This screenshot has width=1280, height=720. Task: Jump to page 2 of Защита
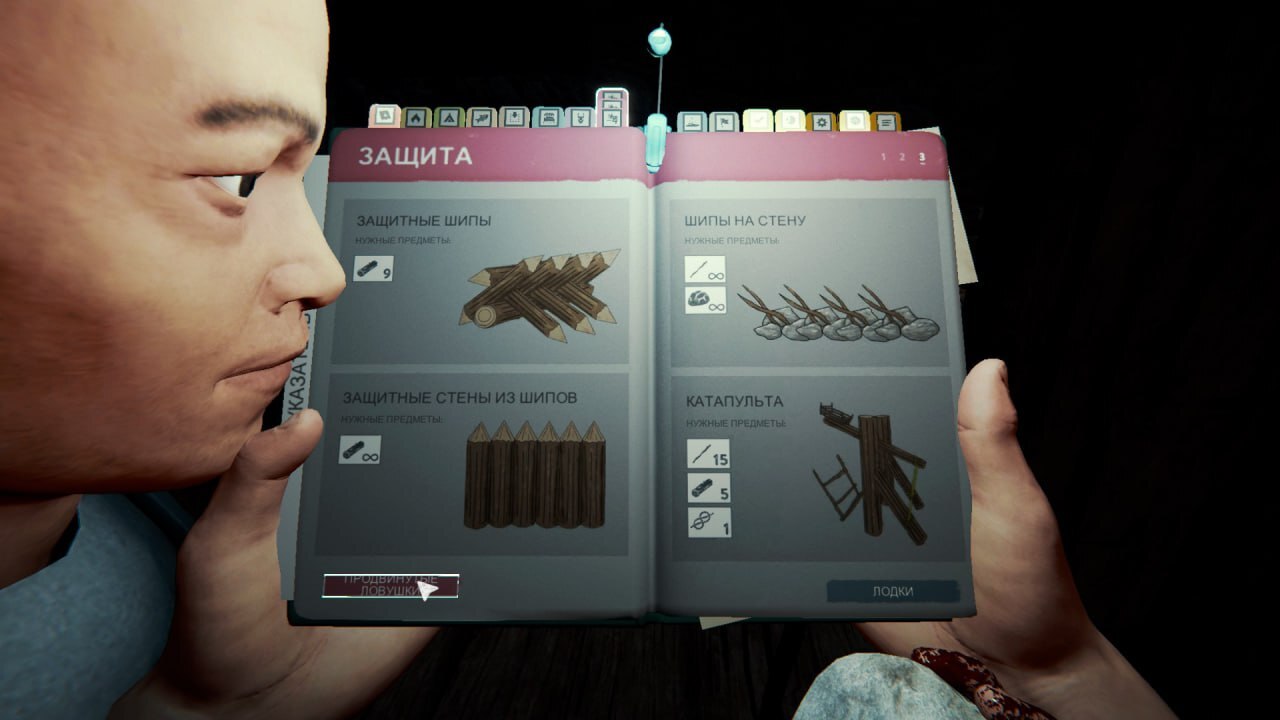pos(901,157)
